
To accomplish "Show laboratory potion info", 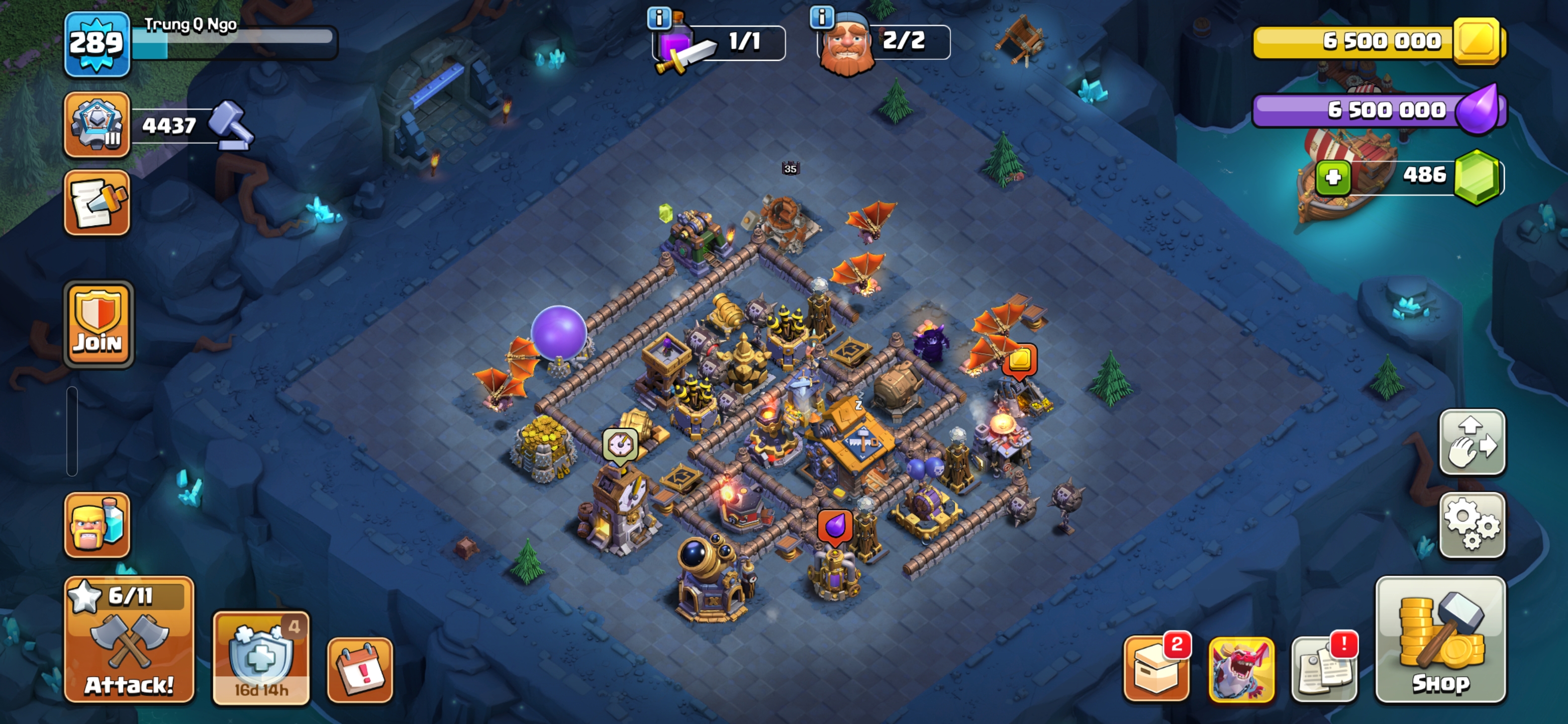I will pyautogui.click(x=658, y=18).
